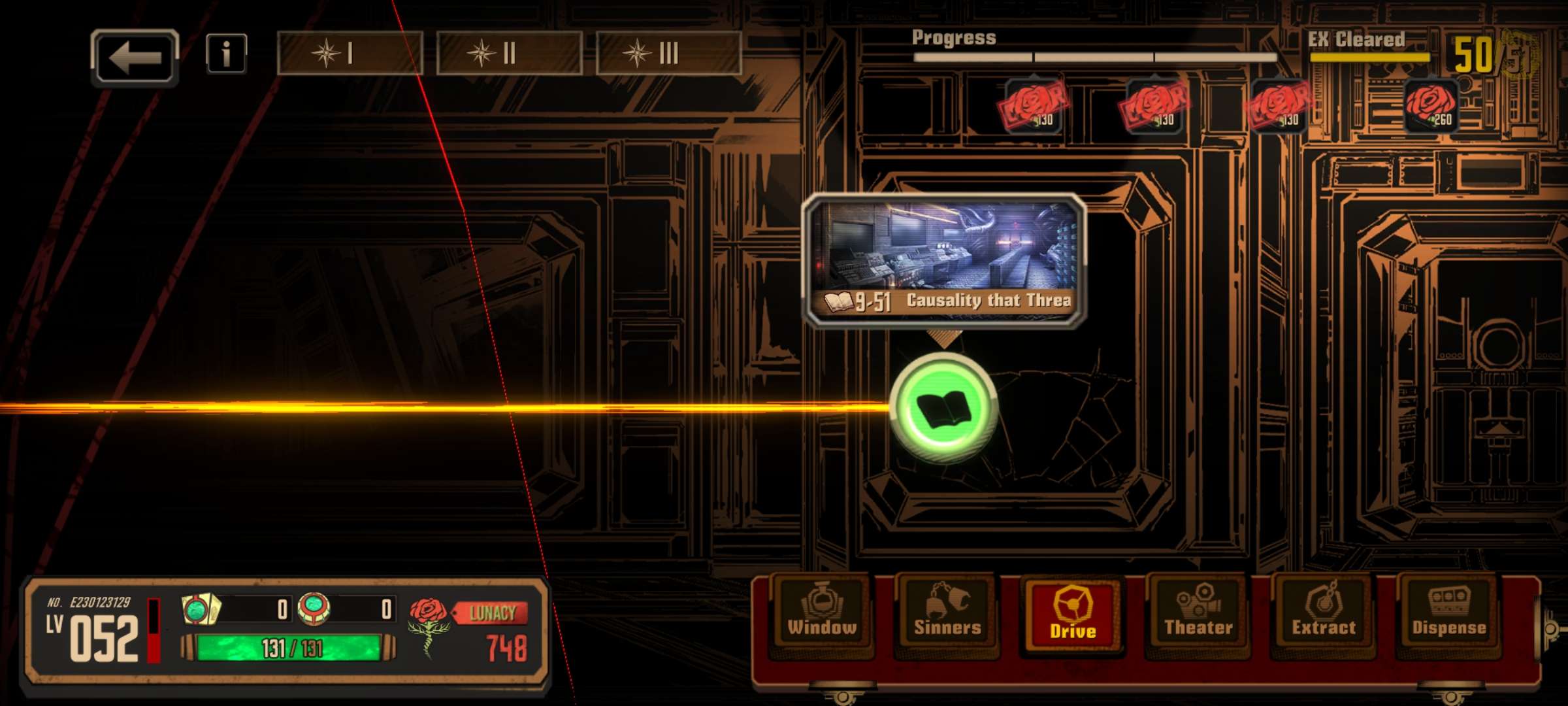This screenshot has height=706, width=1568.
Task: Switch to chapter tab I
Action: tap(350, 54)
